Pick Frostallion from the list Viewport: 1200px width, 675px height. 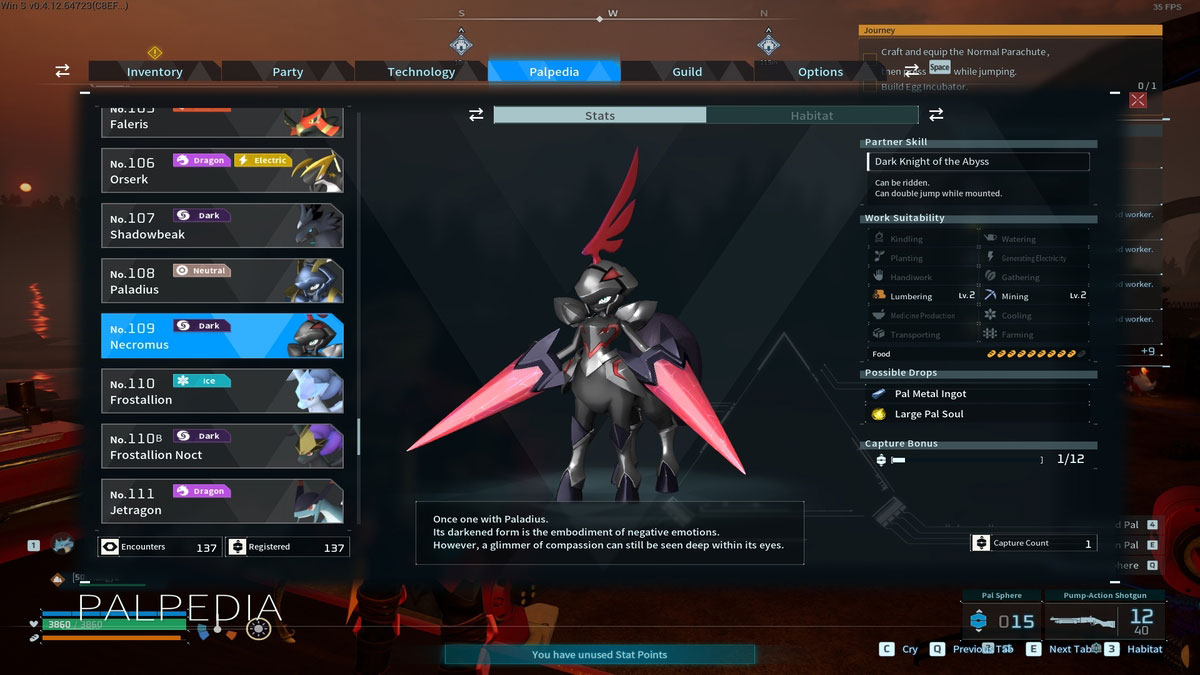pyautogui.click(x=222, y=391)
